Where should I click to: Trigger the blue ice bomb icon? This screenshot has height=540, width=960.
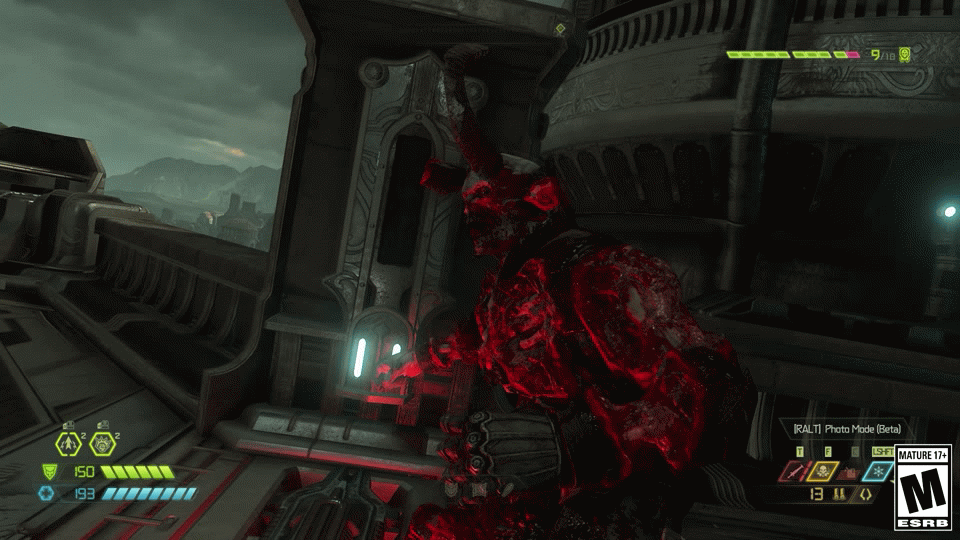(x=880, y=472)
